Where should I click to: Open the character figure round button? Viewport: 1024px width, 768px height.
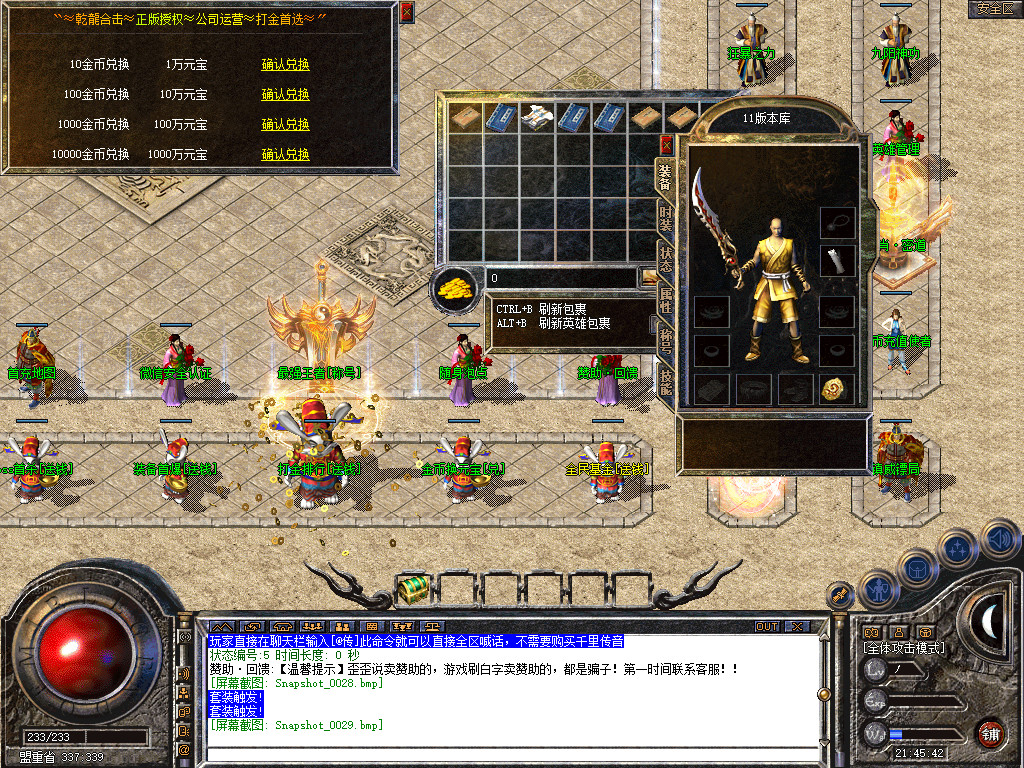[877, 589]
